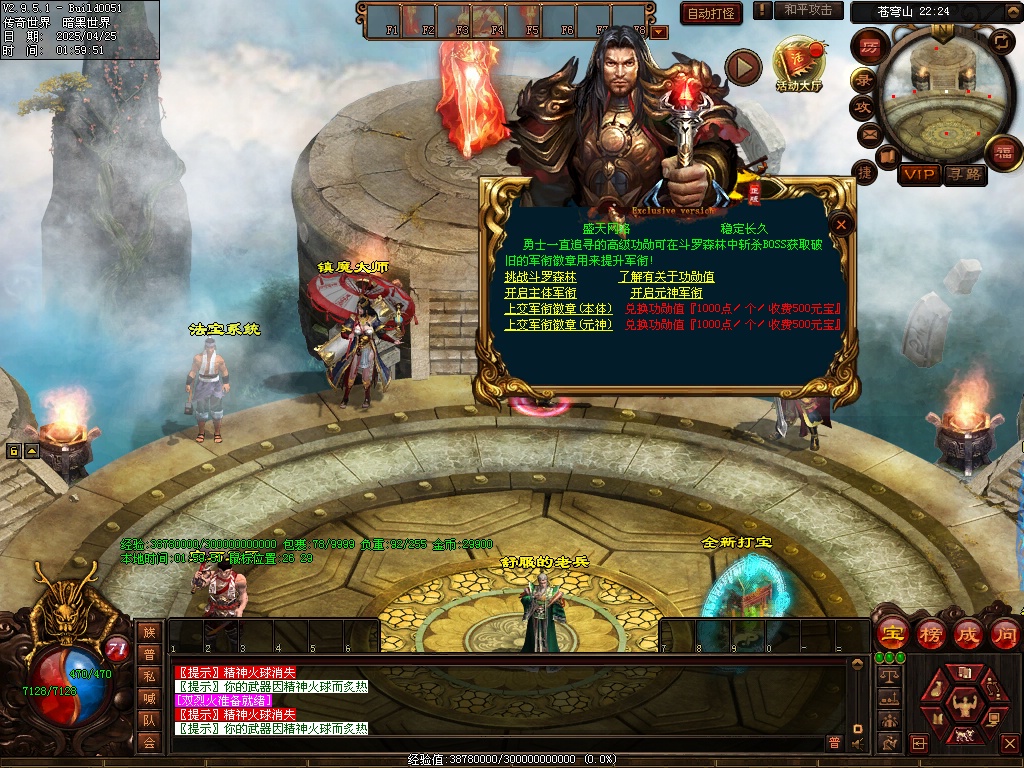Close the NPC dialogue panel
The width and height of the screenshot is (1024, 768).
(842, 225)
